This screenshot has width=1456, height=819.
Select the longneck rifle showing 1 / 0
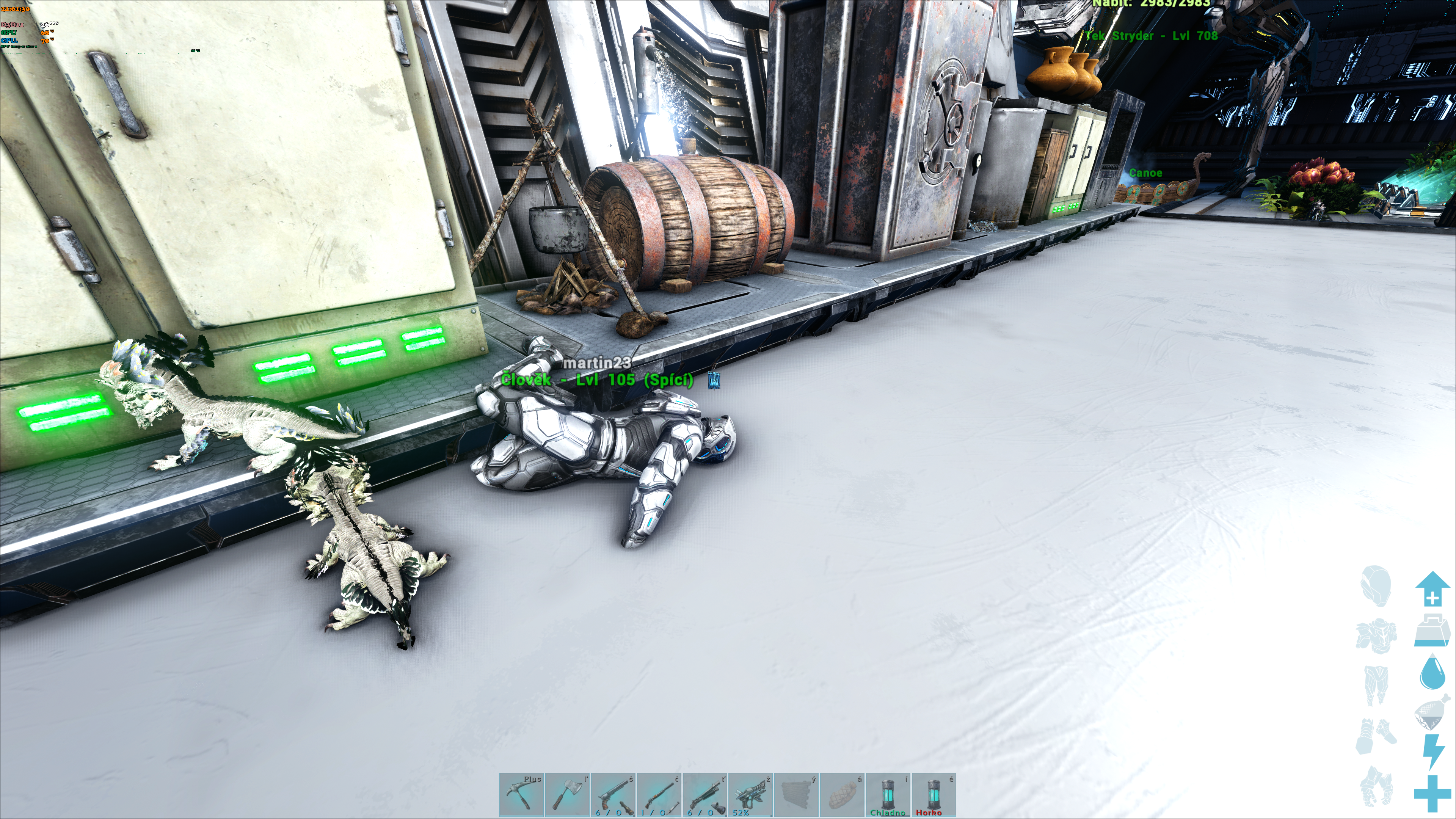pos(659,795)
